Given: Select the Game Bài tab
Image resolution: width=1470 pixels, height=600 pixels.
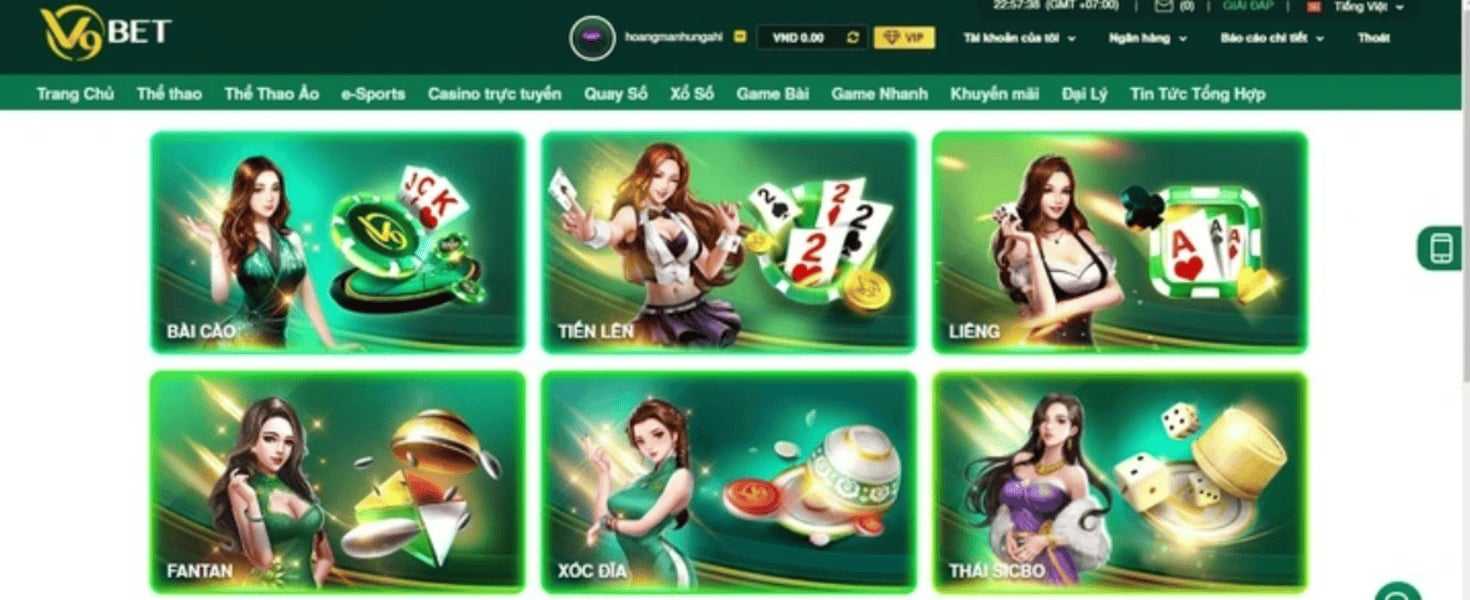Looking at the screenshot, I should pos(772,94).
